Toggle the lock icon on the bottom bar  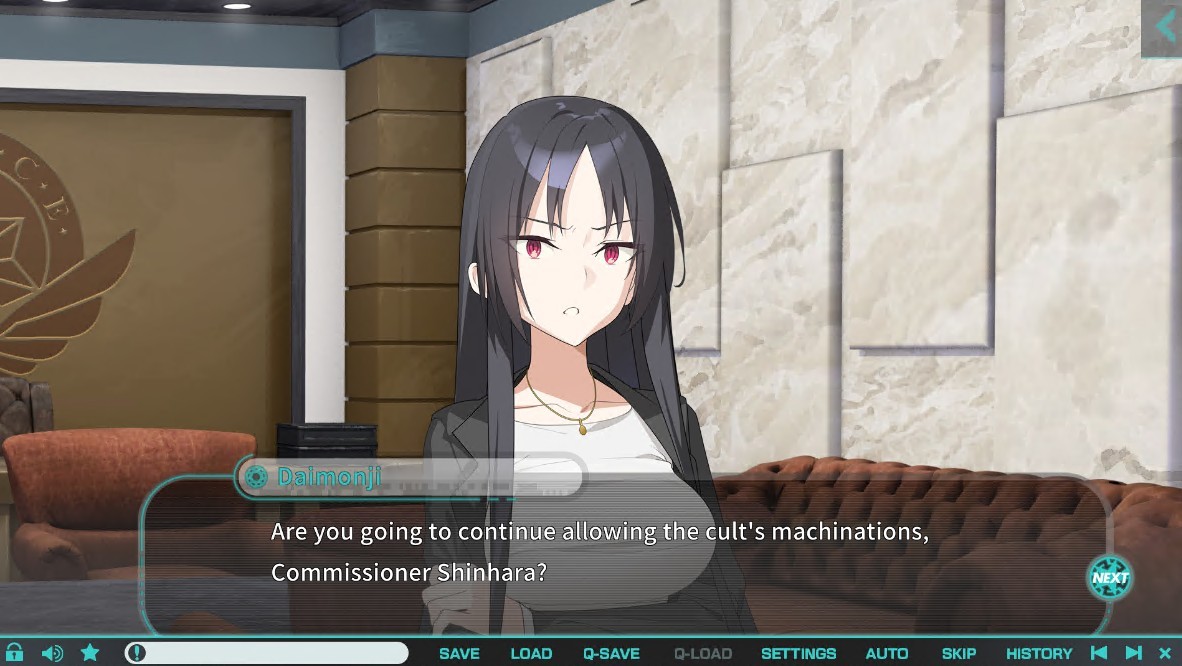[14, 653]
